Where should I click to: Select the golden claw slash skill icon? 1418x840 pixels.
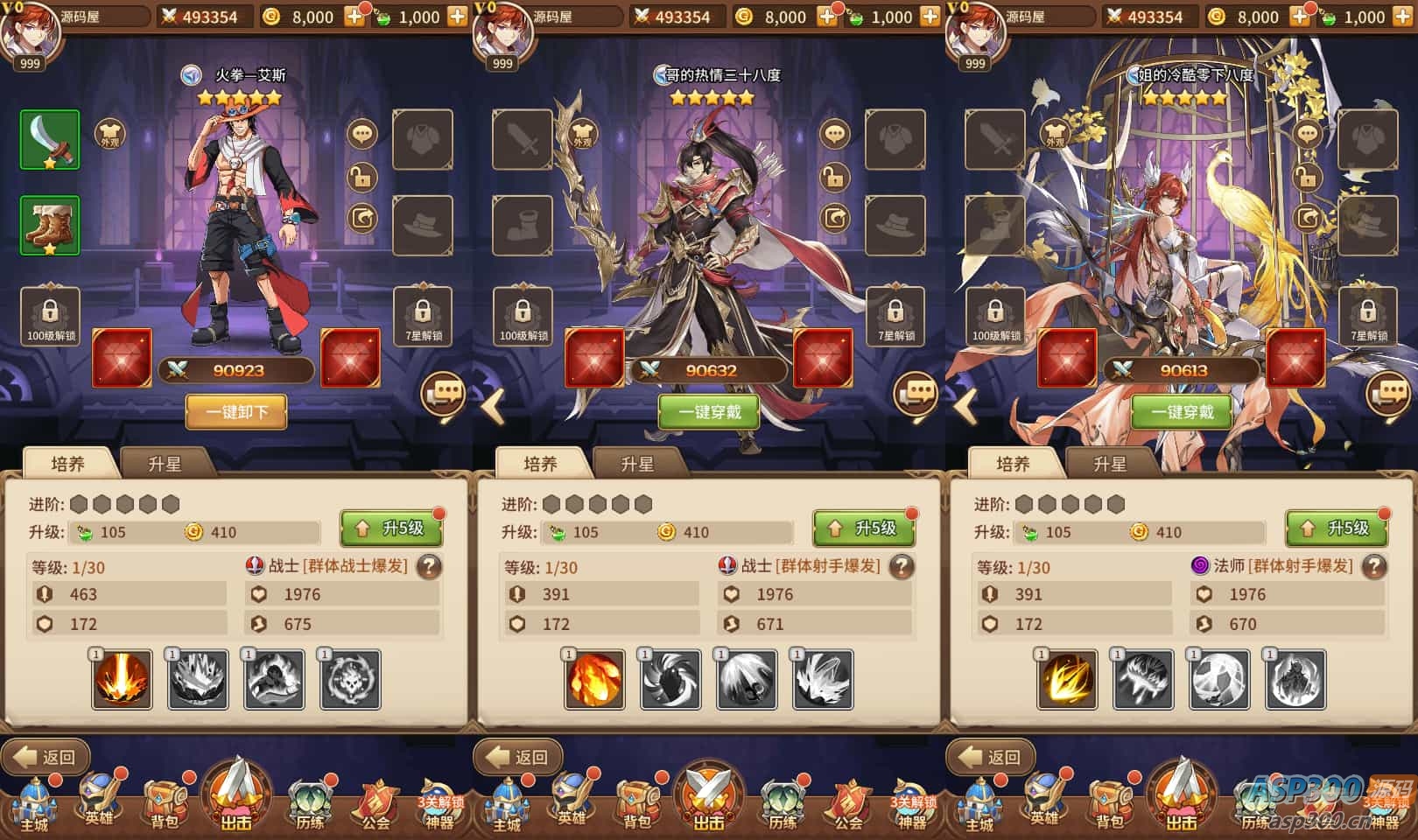(1068, 679)
